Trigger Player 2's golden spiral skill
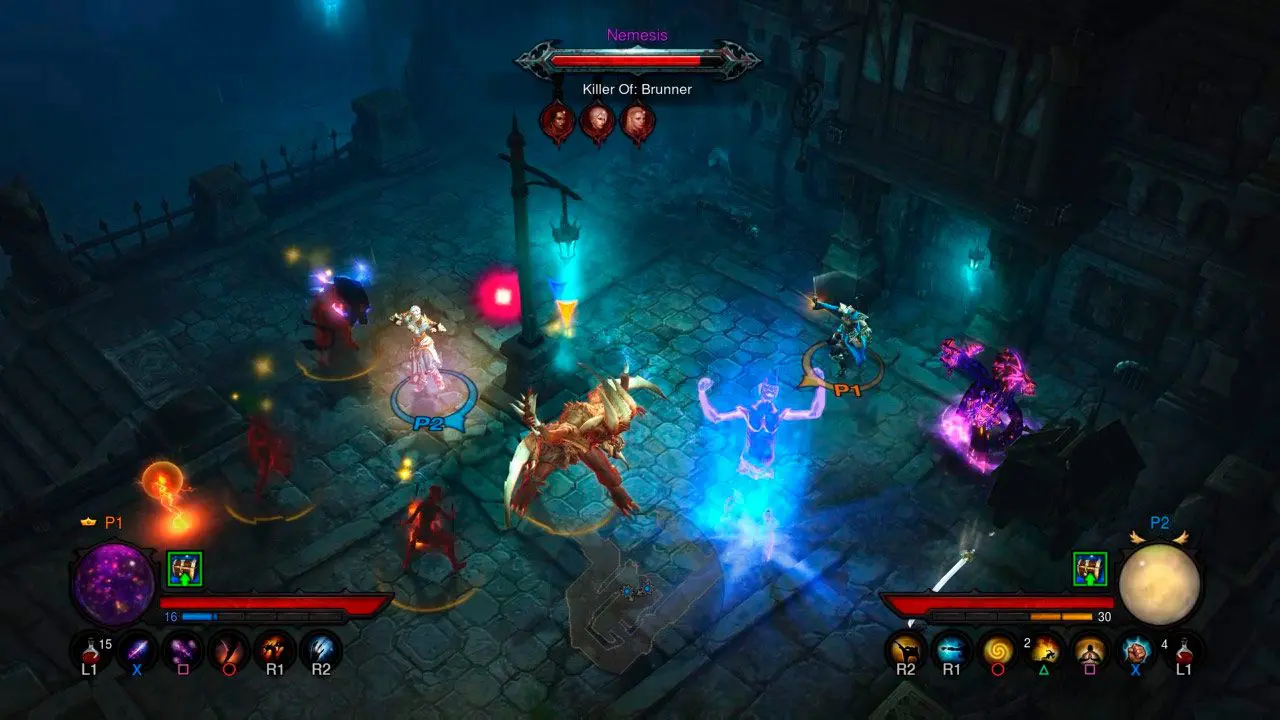1280x720 pixels. [997, 650]
